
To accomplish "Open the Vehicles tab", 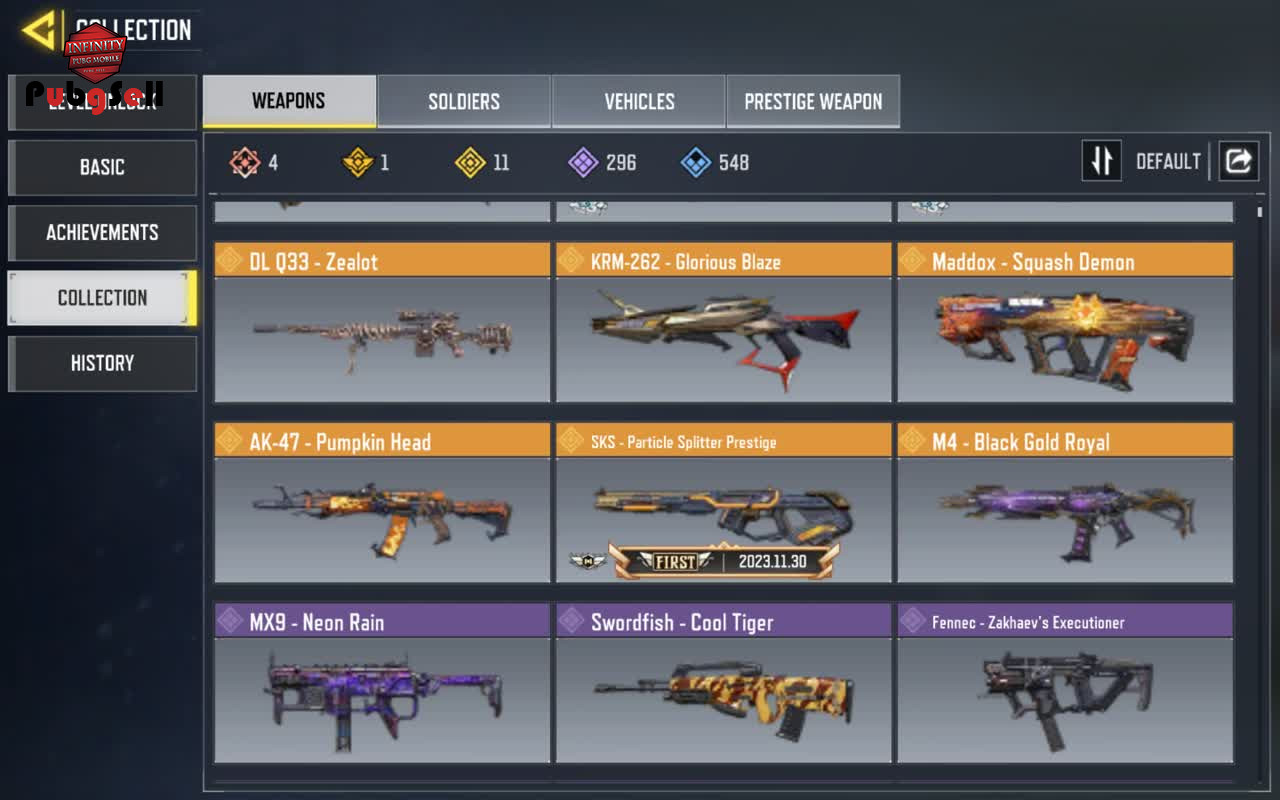I will pyautogui.click(x=639, y=101).
